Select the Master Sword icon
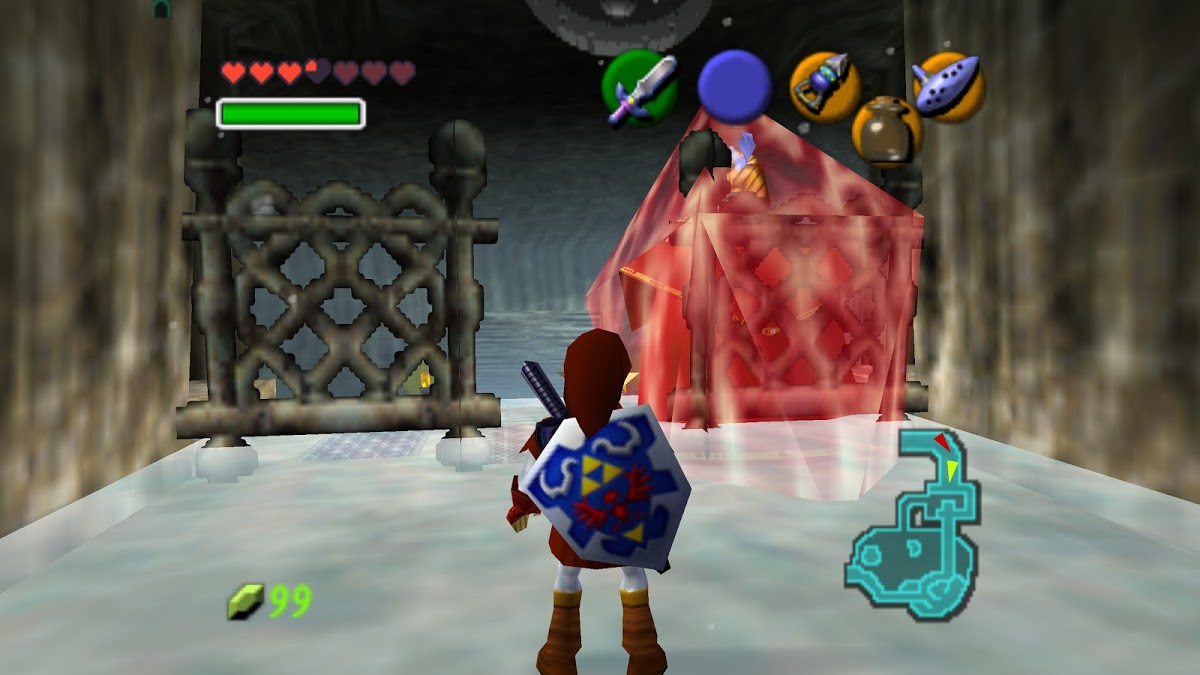Image resolution: width=1200 pixels, height=675 pixels. point(640,87)
